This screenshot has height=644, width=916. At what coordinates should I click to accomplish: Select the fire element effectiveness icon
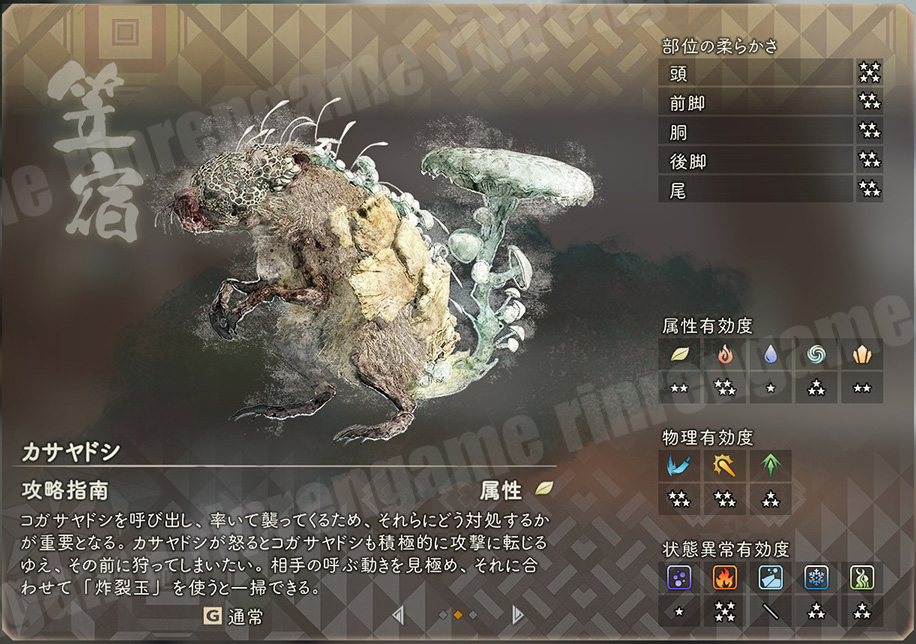click(724, 355)
